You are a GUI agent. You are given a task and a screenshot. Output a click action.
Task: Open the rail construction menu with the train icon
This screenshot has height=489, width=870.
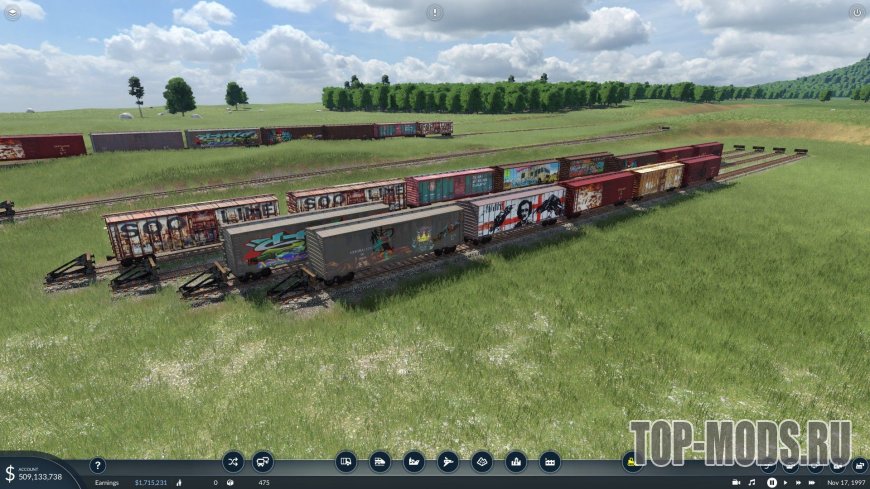[x=380, y=461]
